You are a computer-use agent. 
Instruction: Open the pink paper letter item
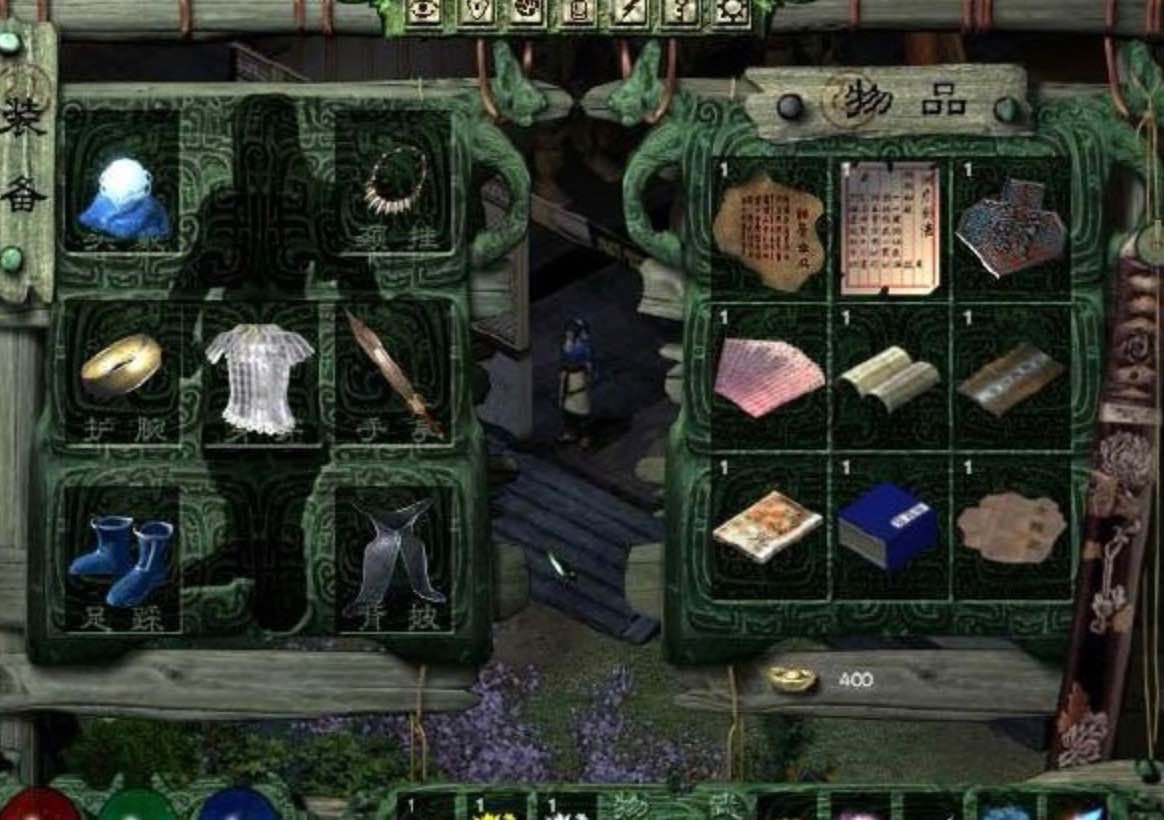tap(890, 229)
